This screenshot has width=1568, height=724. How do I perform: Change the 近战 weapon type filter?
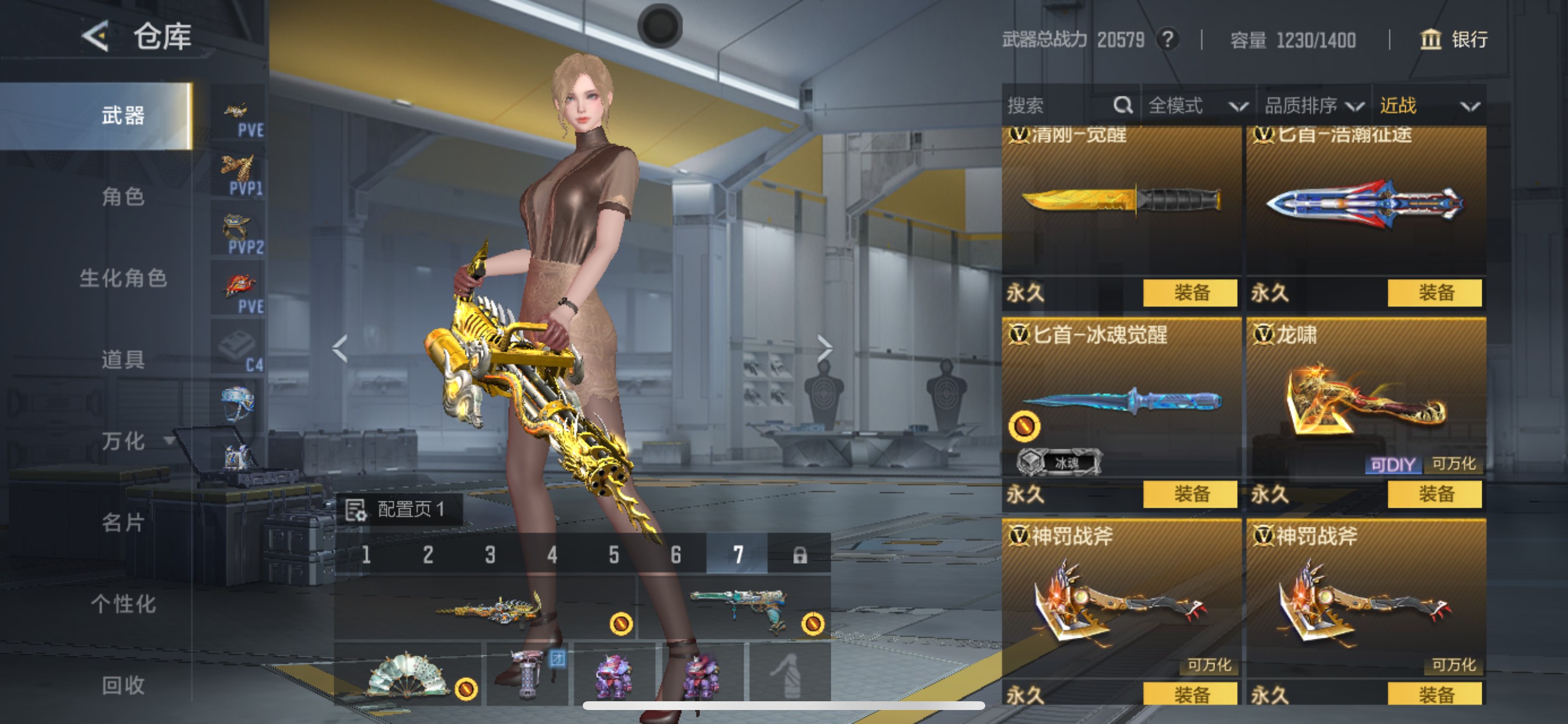1429,106
